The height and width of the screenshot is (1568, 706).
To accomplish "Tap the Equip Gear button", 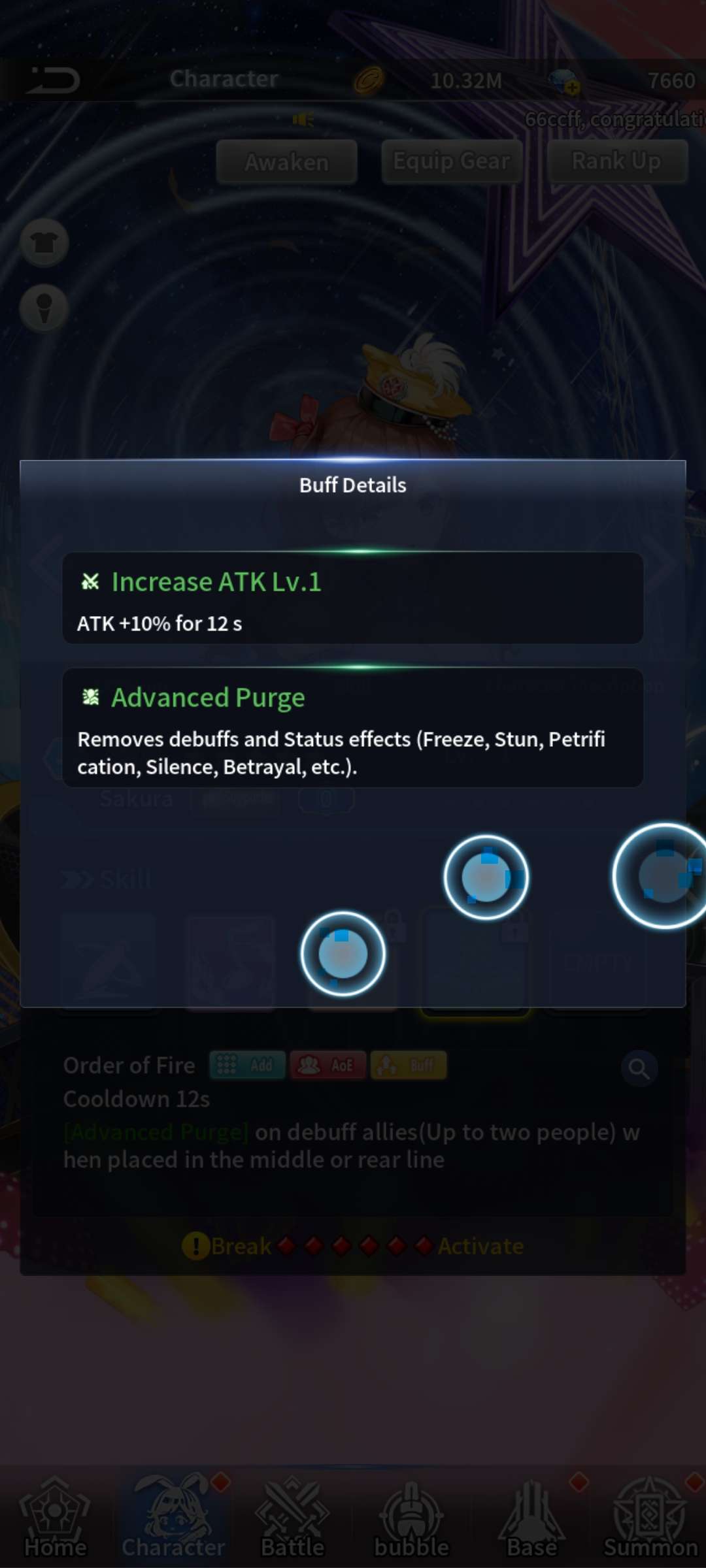I will tap(452, 161).
